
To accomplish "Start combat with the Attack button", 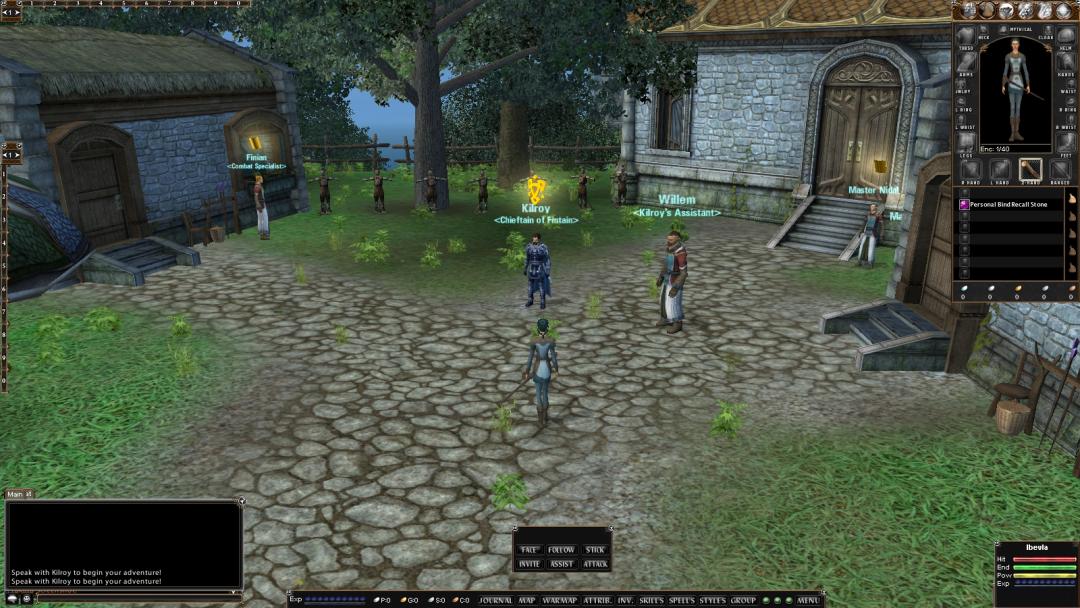I will [595, 564].
